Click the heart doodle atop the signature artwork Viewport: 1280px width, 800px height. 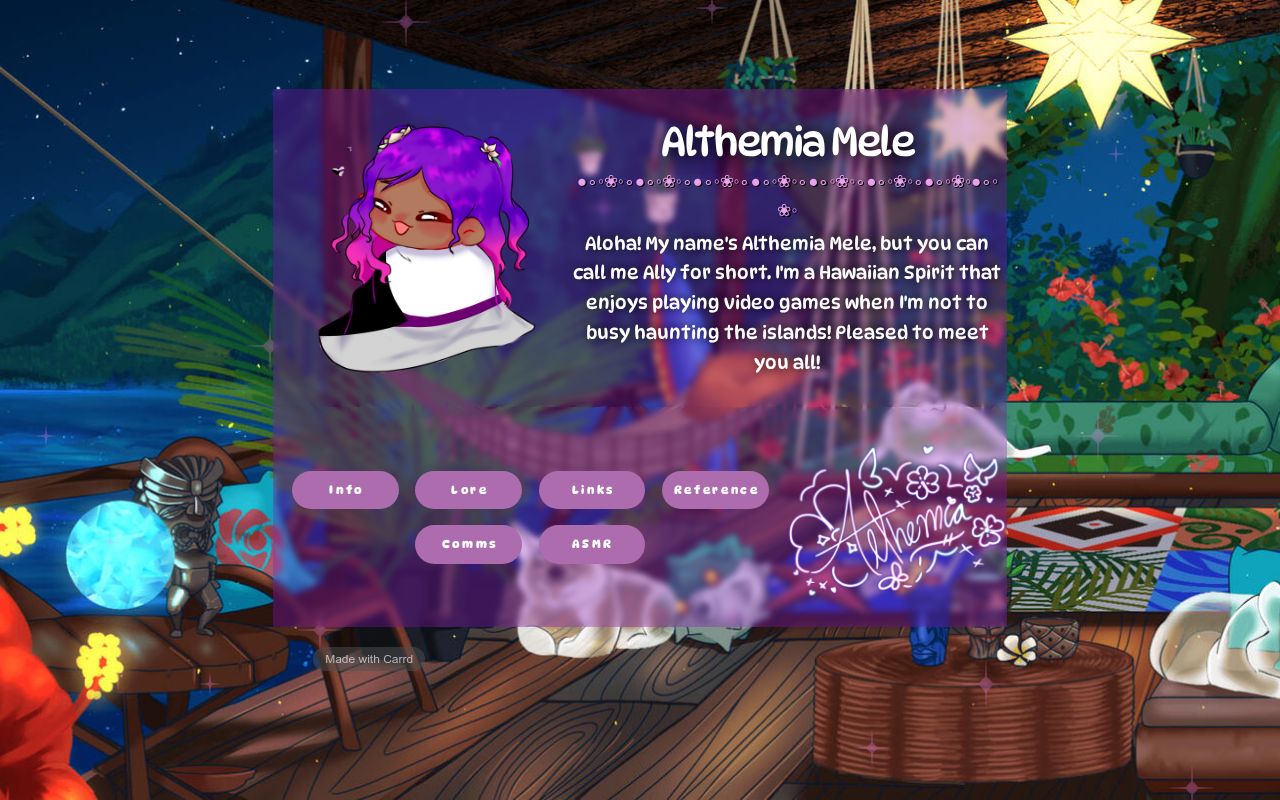pos(926,447)
